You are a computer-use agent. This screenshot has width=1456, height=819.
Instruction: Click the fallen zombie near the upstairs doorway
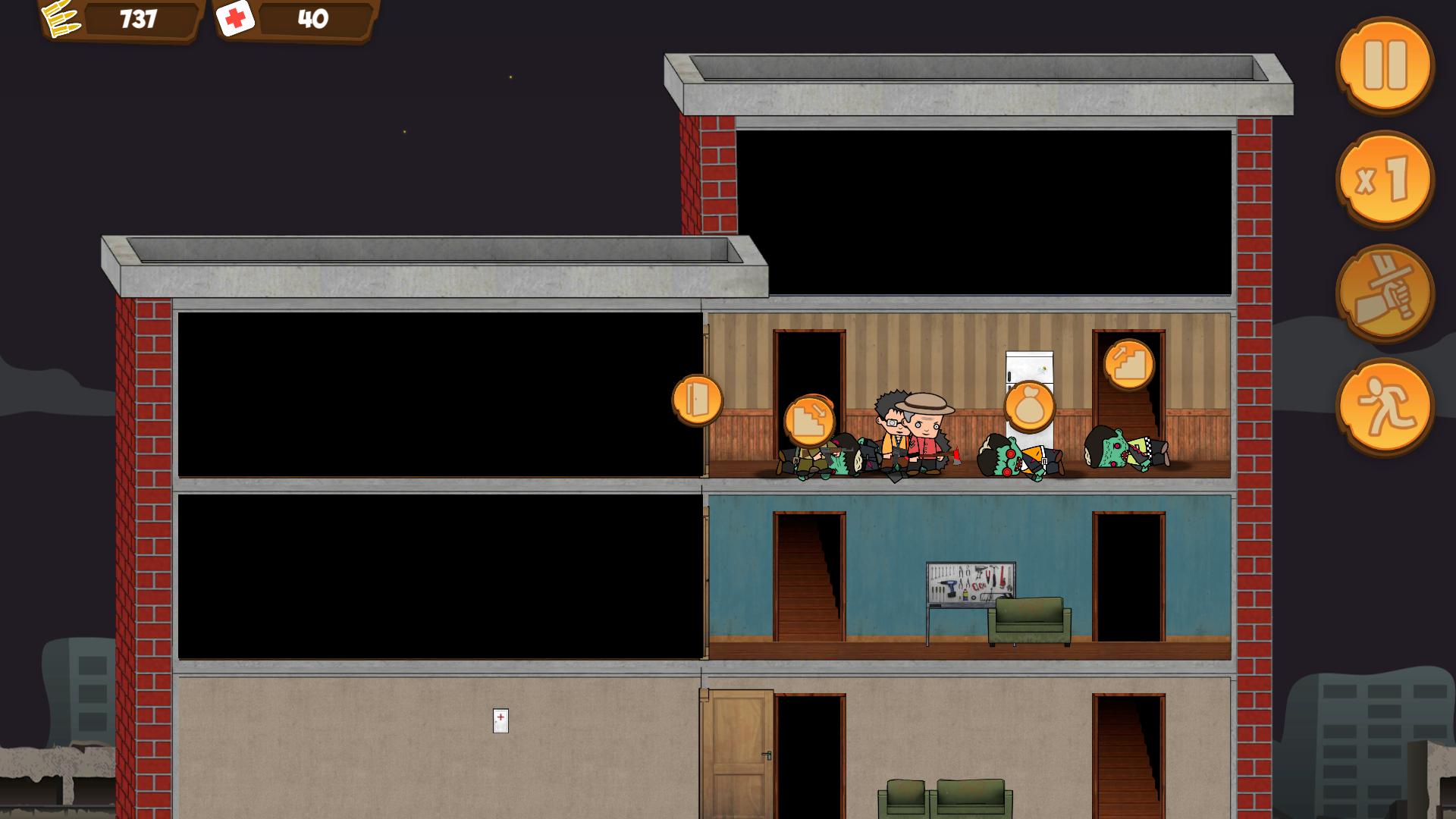1115,455
